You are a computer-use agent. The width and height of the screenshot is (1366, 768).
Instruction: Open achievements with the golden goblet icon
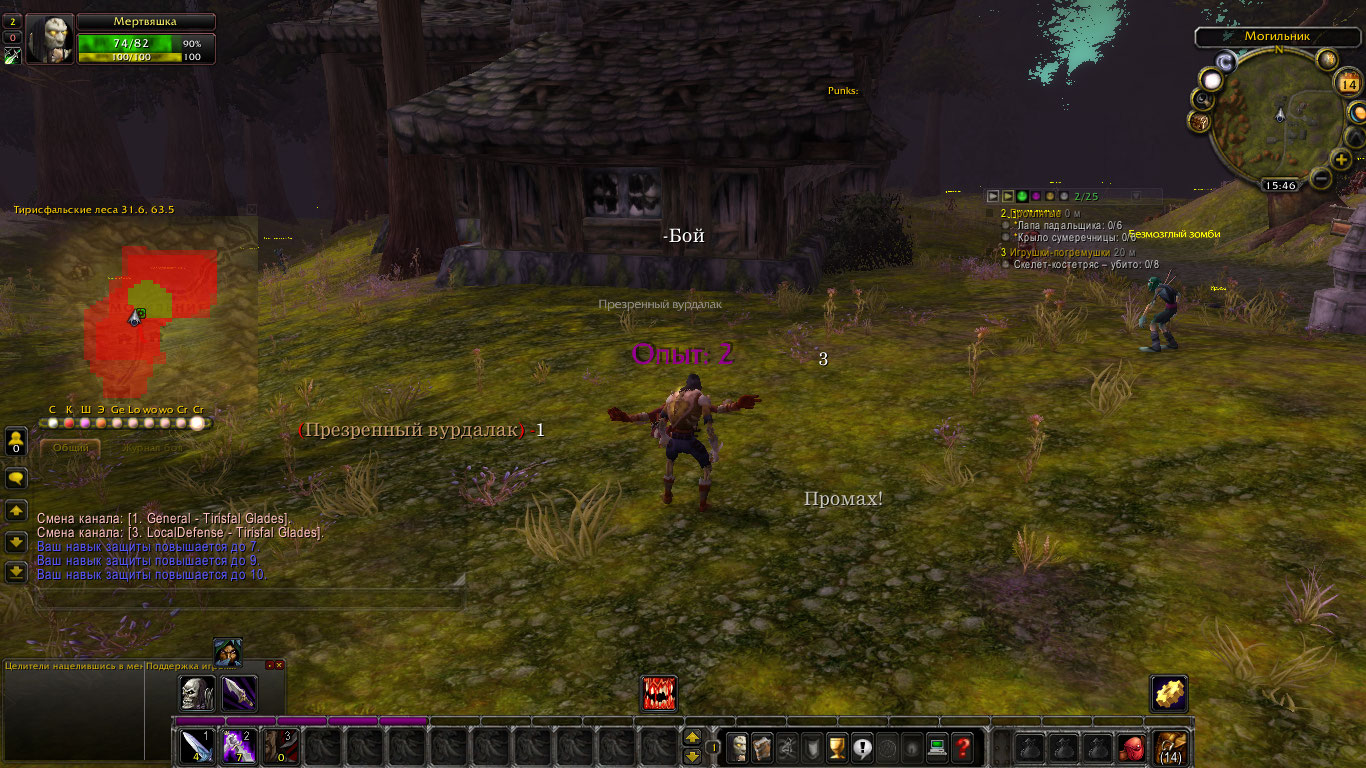tap(838, 747)
